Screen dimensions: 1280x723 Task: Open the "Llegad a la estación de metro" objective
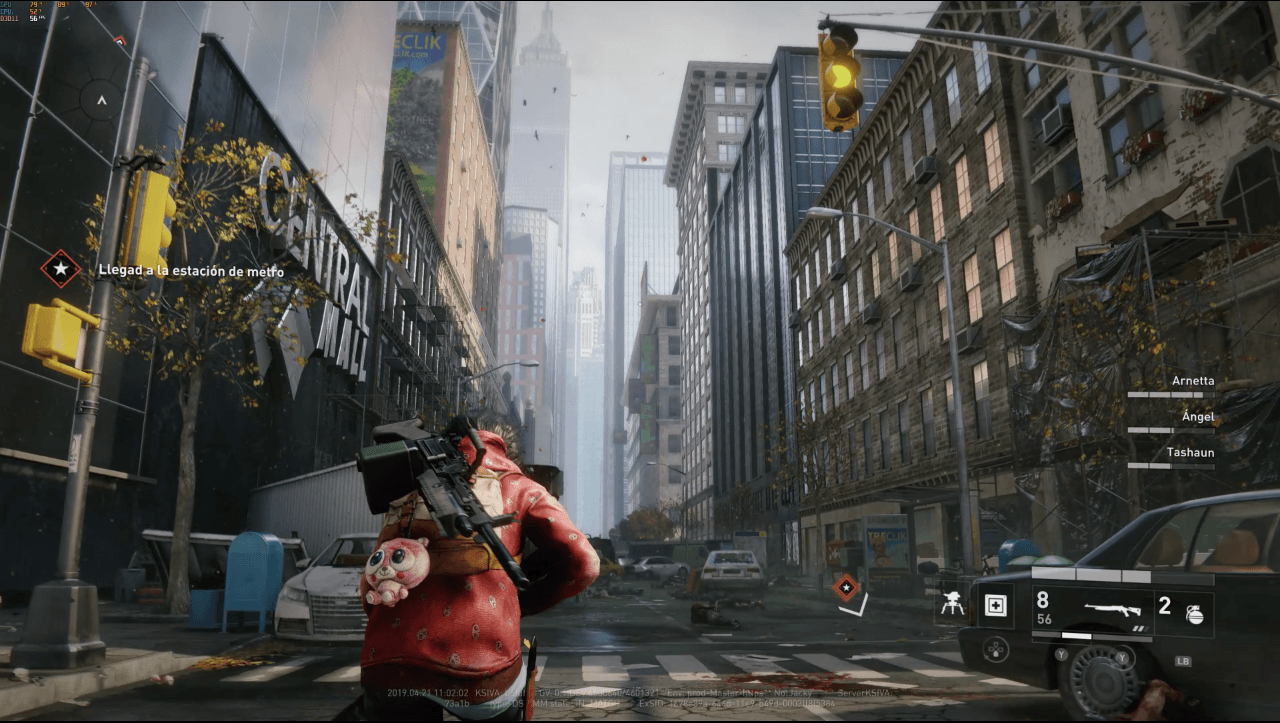(x=191, y=271)
